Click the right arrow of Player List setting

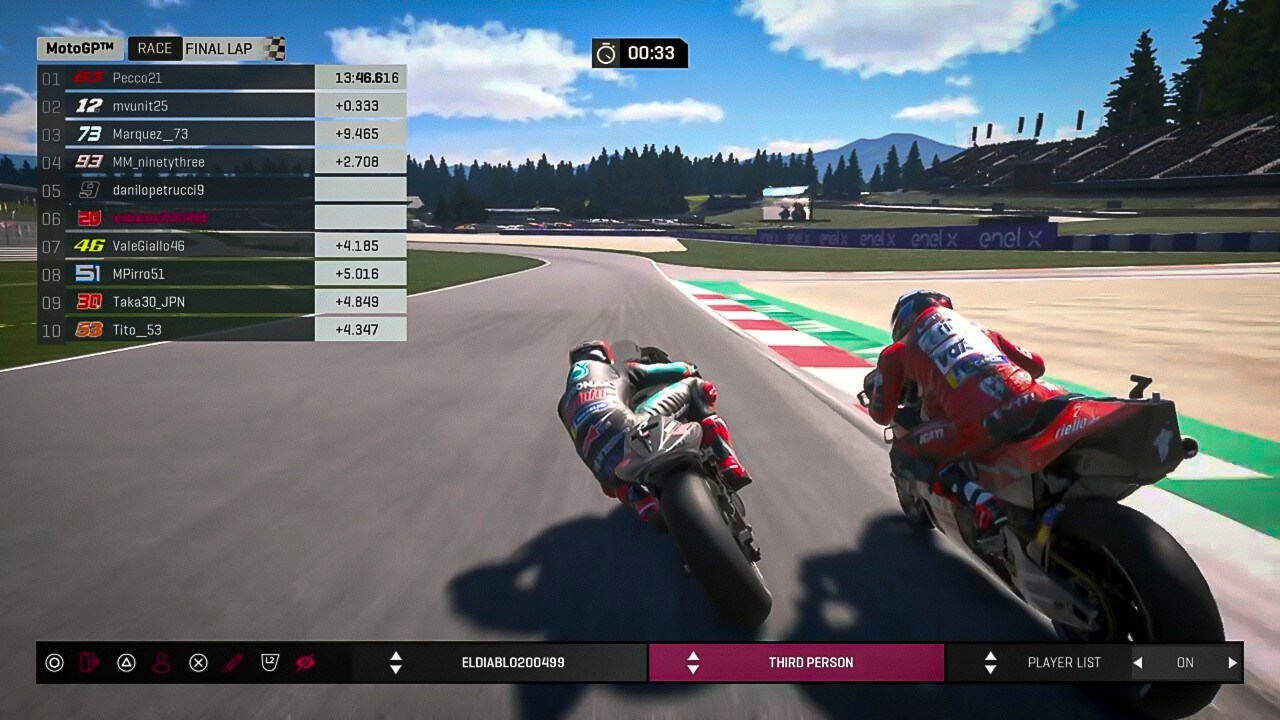pyautogui.click(x=1232, y=663)
